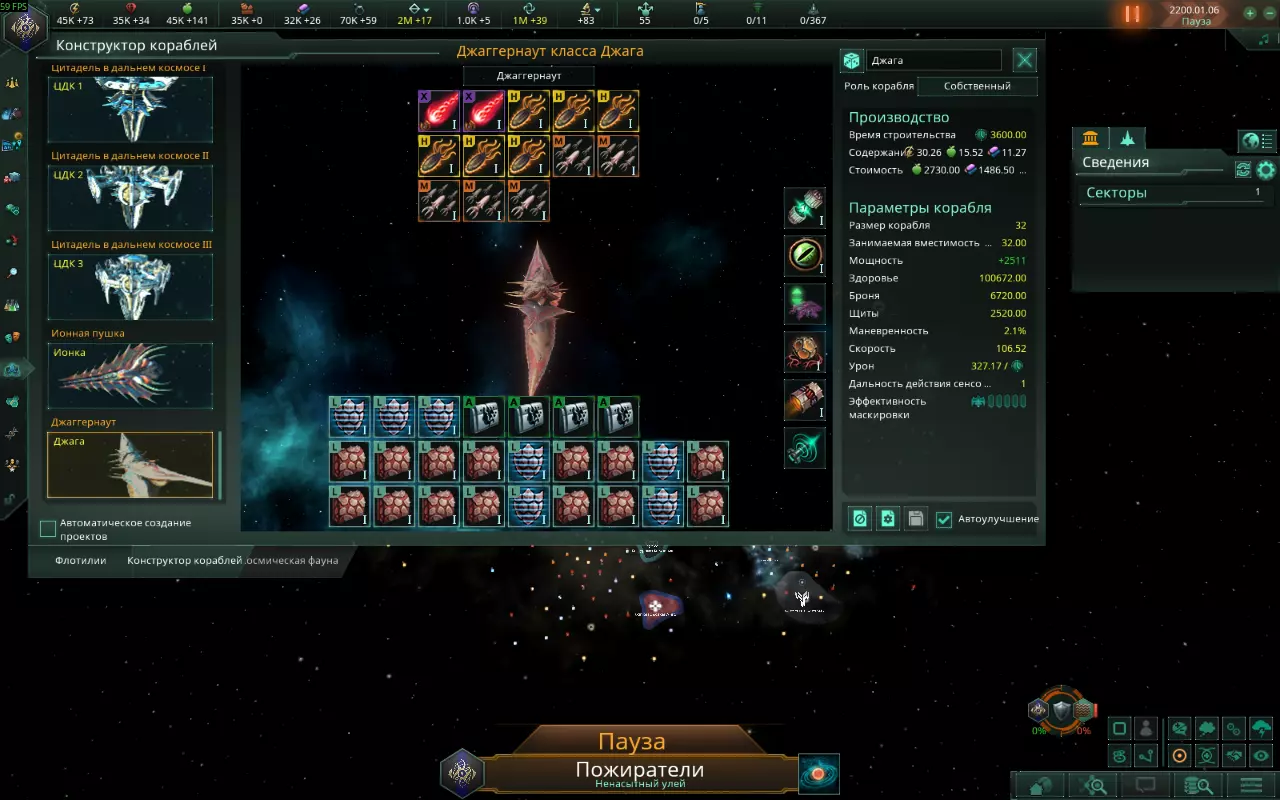Open the Ионка ion cannon design

[130, 376]
